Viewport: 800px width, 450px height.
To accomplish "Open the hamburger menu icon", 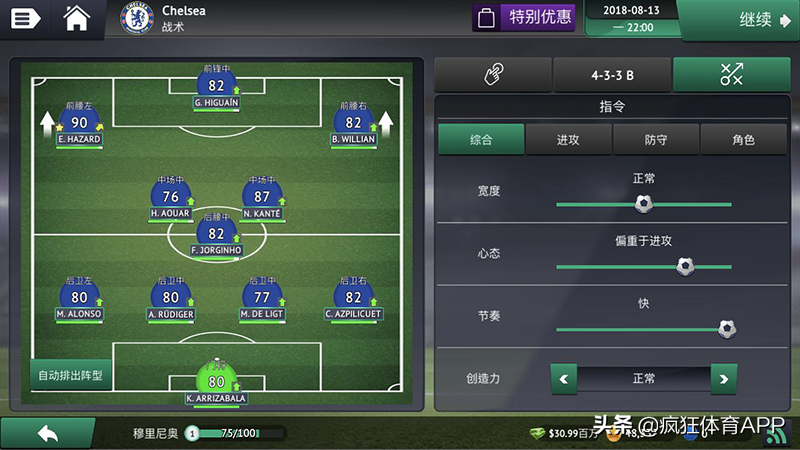I will click(25, 18).
